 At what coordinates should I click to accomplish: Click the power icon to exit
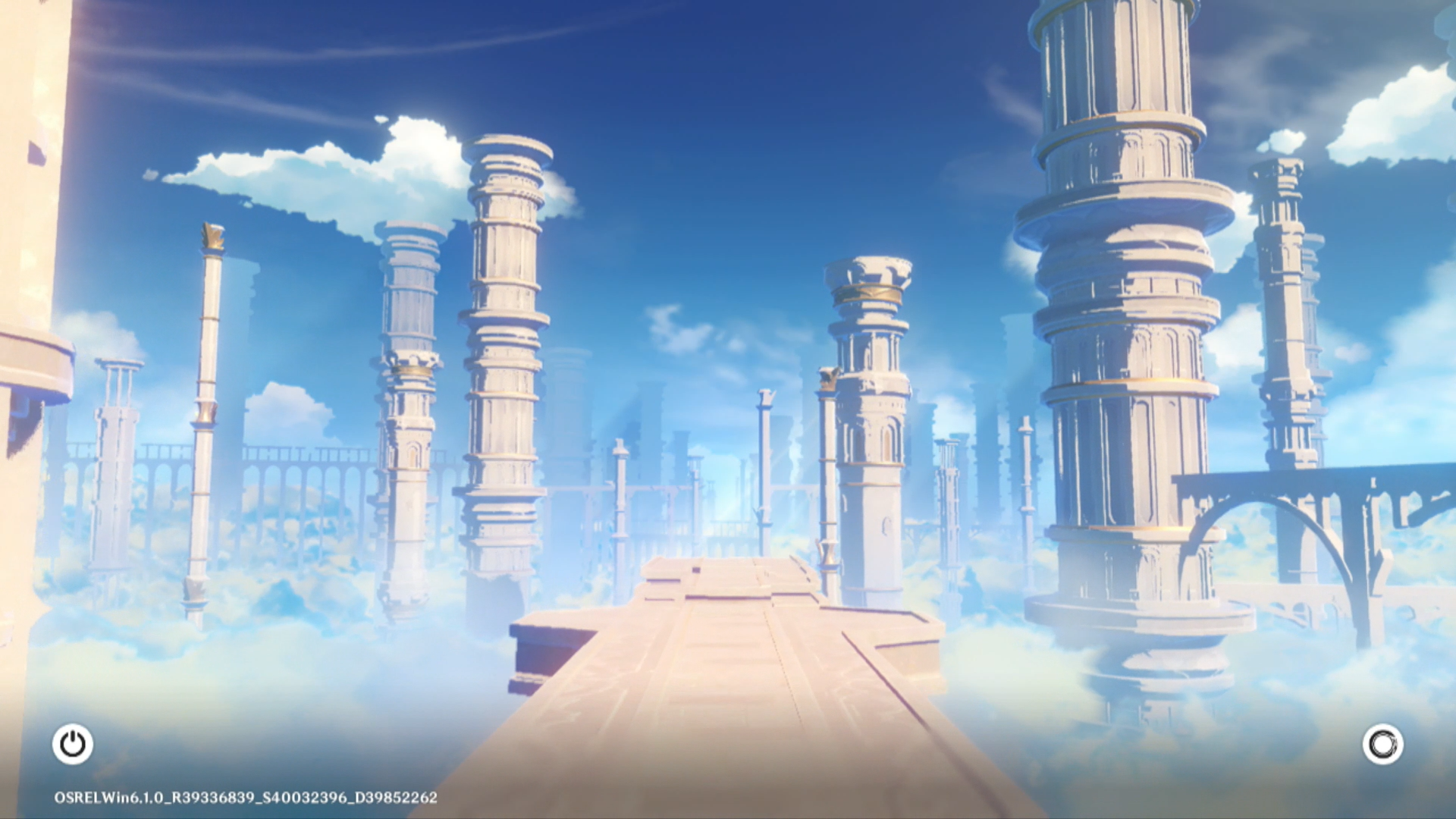(x=73, y=744)
